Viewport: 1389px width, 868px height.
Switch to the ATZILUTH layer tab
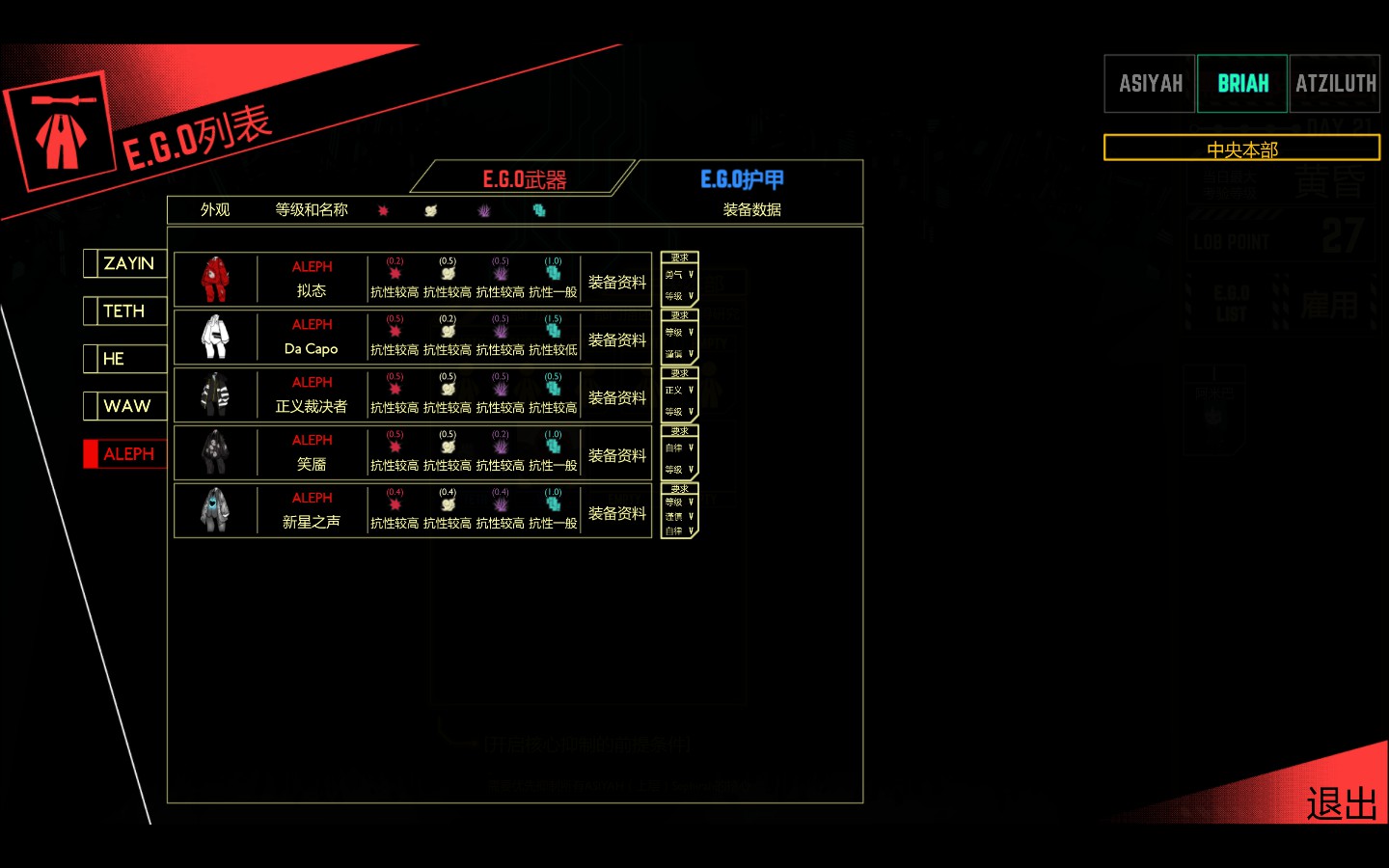tap(1335, 84)
